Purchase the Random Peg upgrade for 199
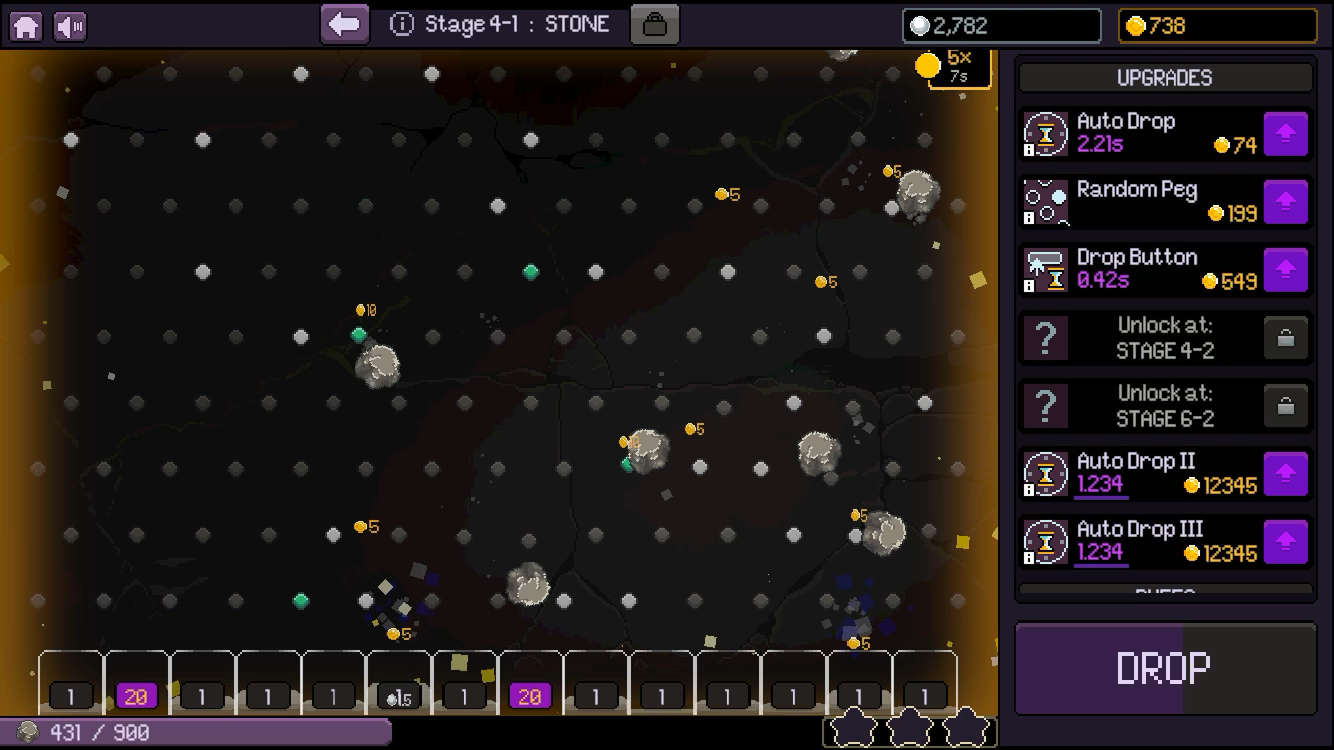 [x=1284, y=201]
